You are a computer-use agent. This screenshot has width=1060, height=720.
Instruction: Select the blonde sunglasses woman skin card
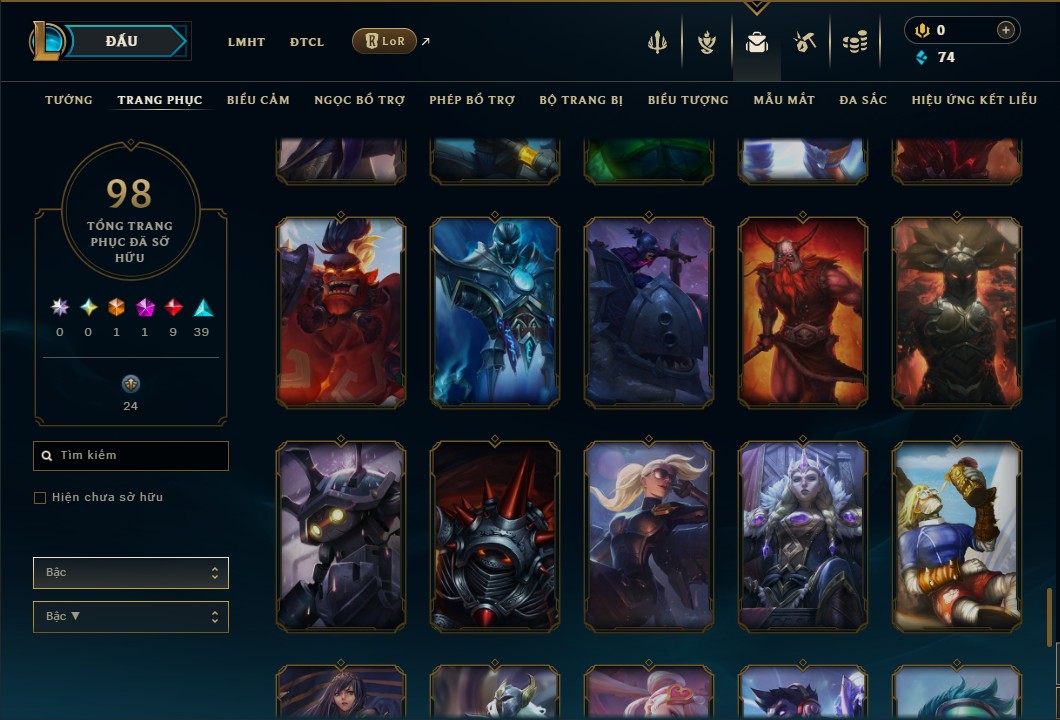(649, 536)
